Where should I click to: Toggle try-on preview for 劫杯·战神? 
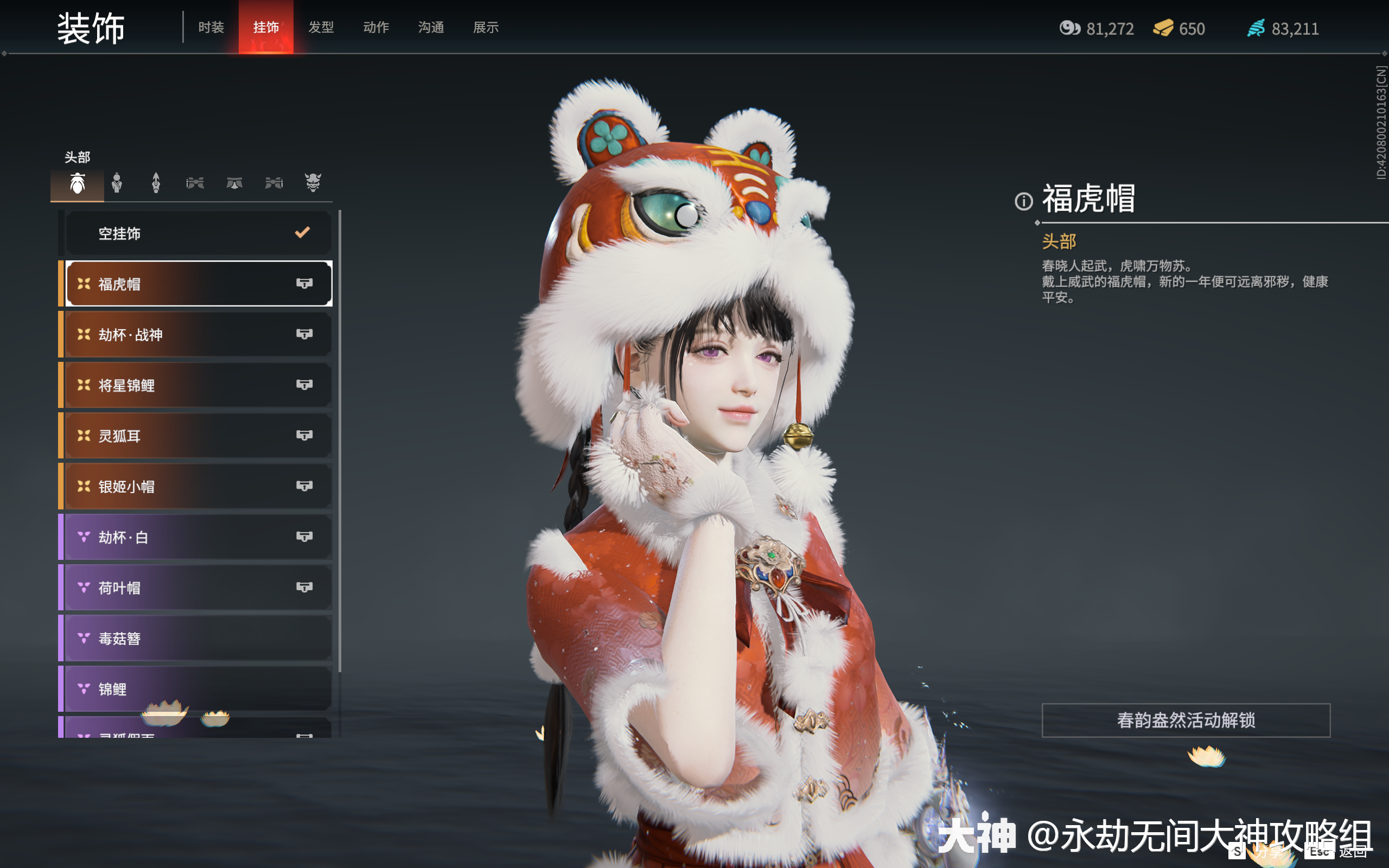306,335
